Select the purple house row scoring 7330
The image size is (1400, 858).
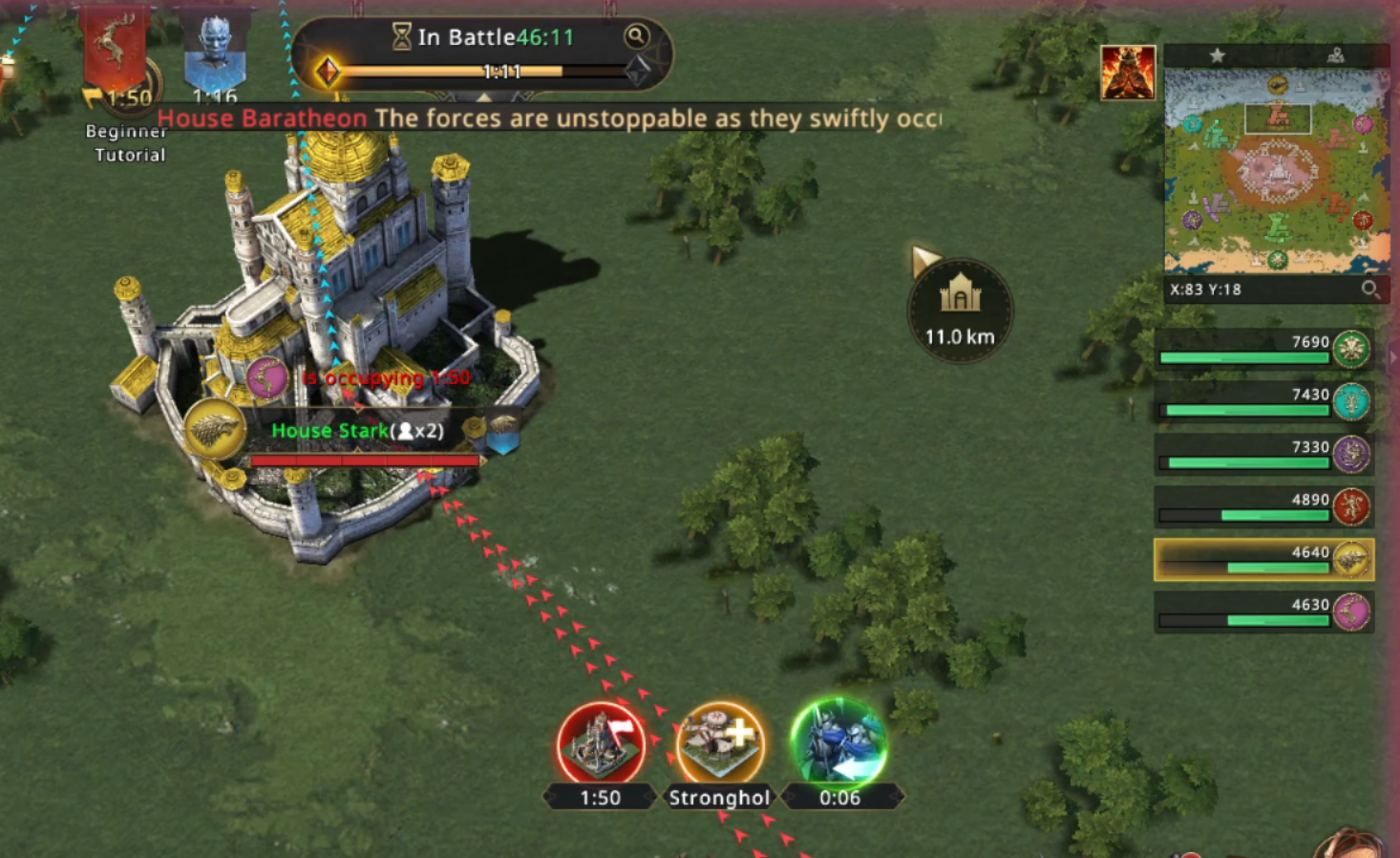pyautogui.click(x=1262, y=454)
